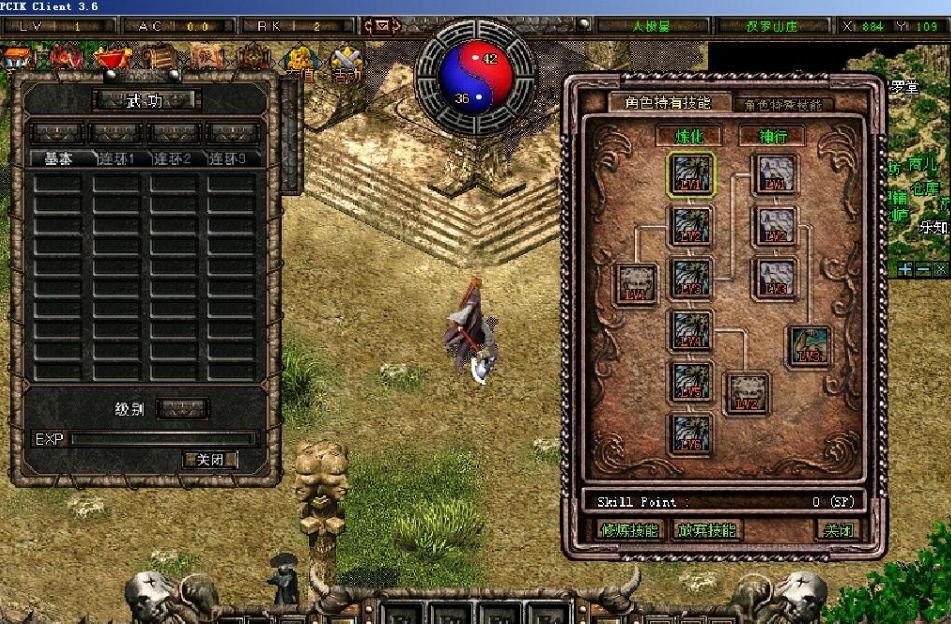Click the 级别 level button
This screenshot has height=624, width=951.
click(184, 409)
